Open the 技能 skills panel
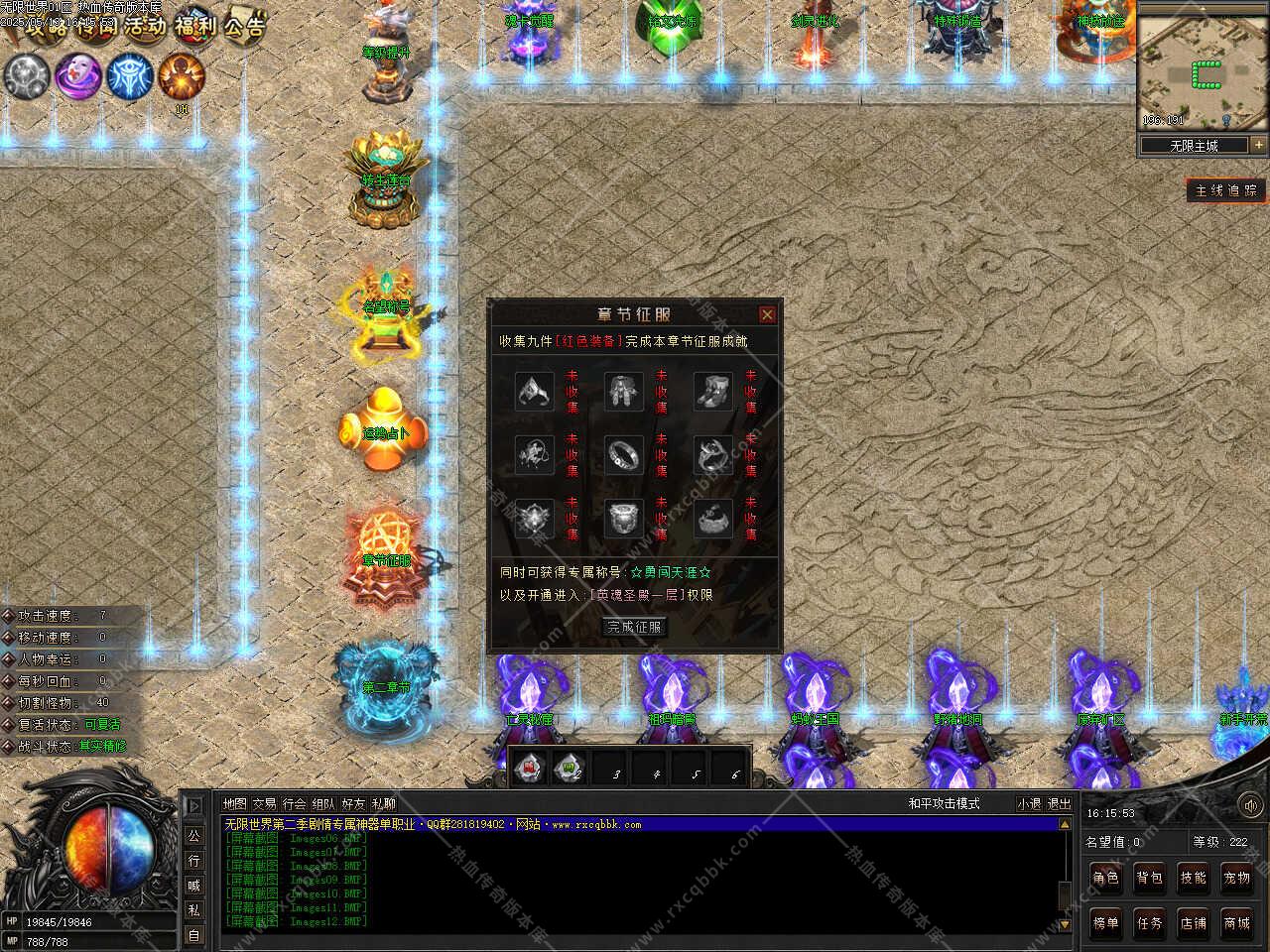The image size is (1270, 952). click(1193, 878)
